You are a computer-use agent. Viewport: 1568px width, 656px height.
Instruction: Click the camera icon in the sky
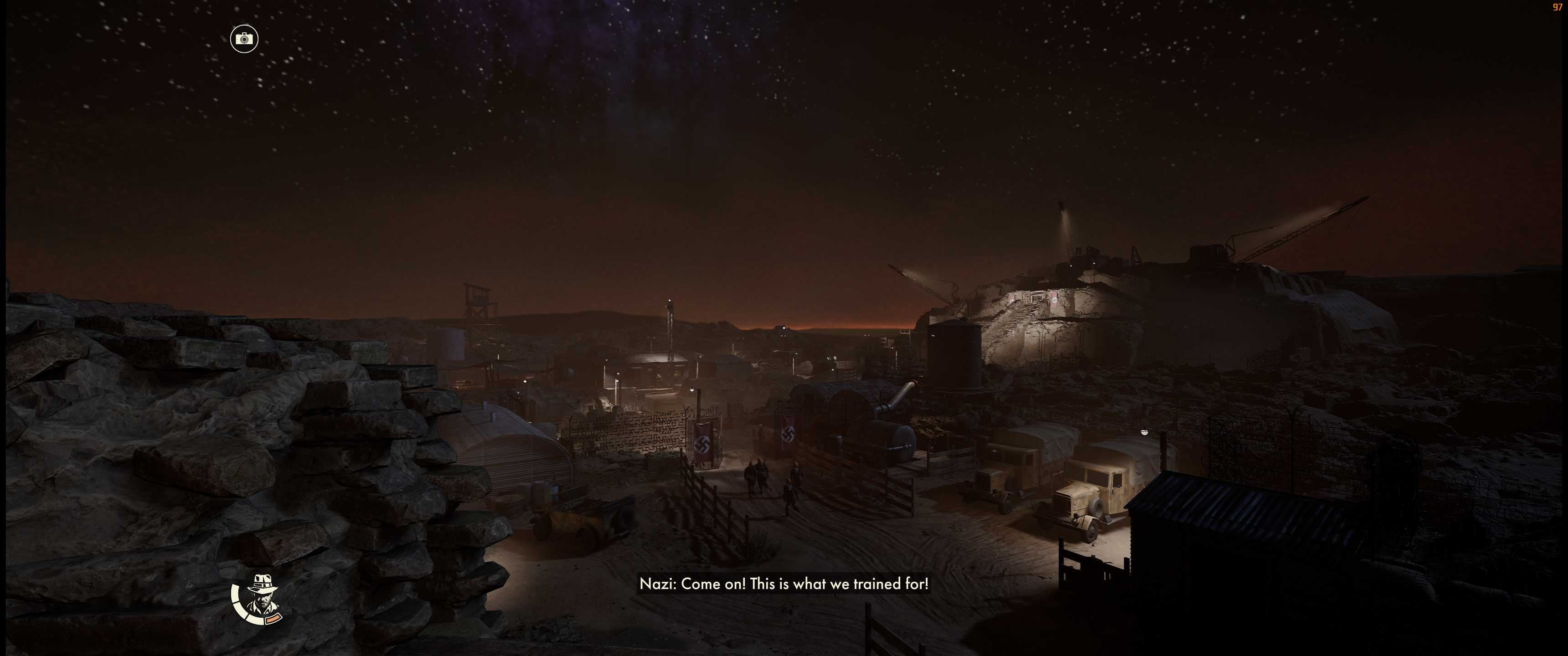pos(244,39)
